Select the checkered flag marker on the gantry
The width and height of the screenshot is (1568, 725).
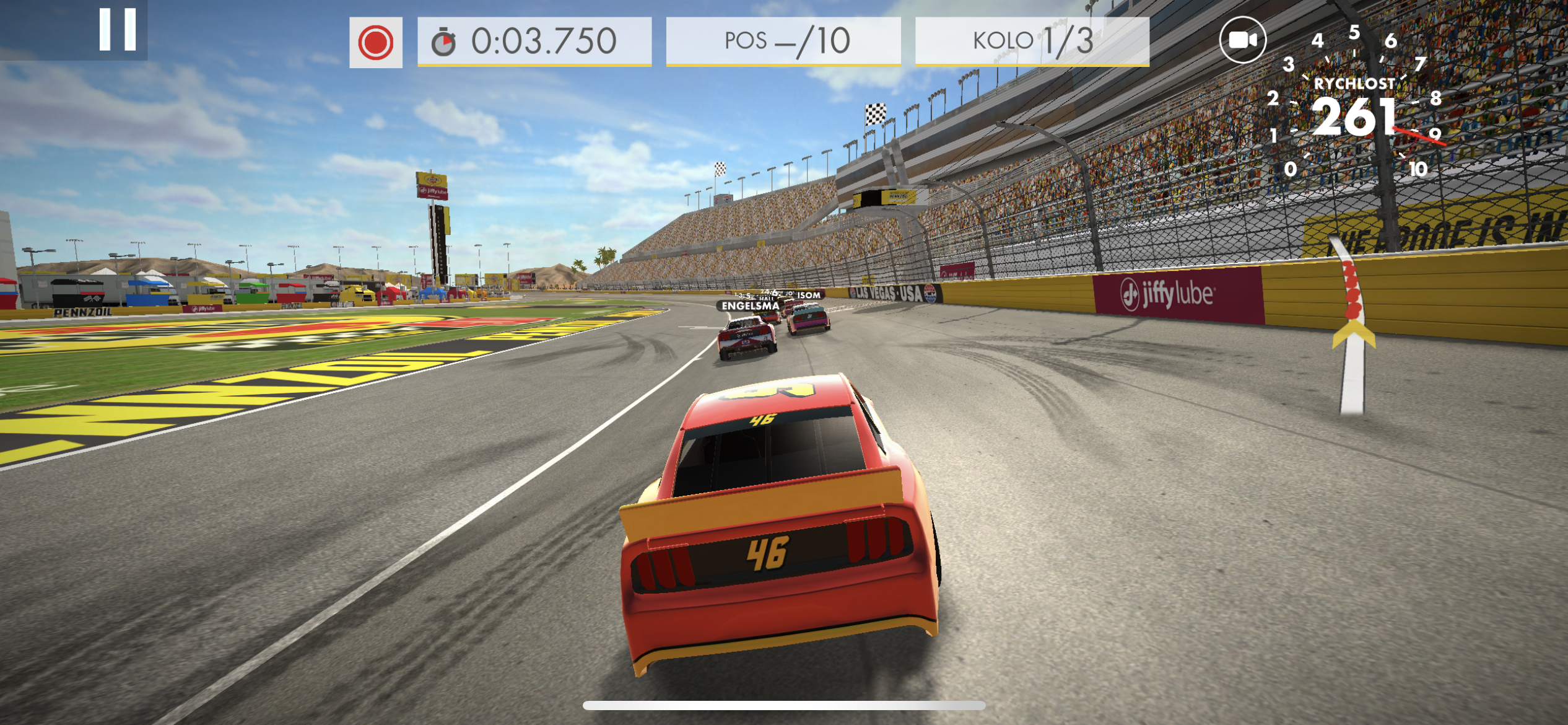pyautogui.click(x=877, y=114)
